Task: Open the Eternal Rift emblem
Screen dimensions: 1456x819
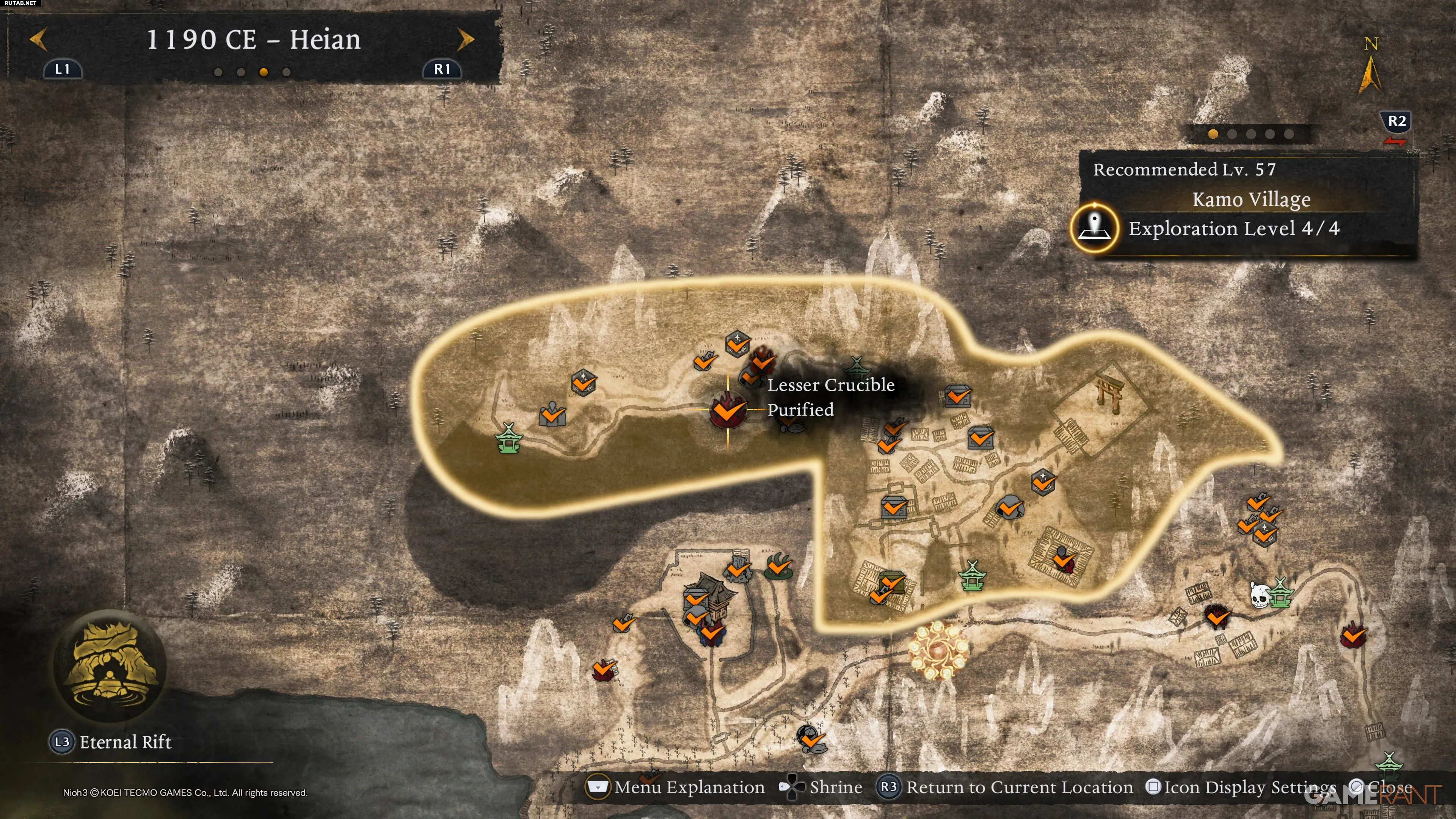Action: click(110, 665)
